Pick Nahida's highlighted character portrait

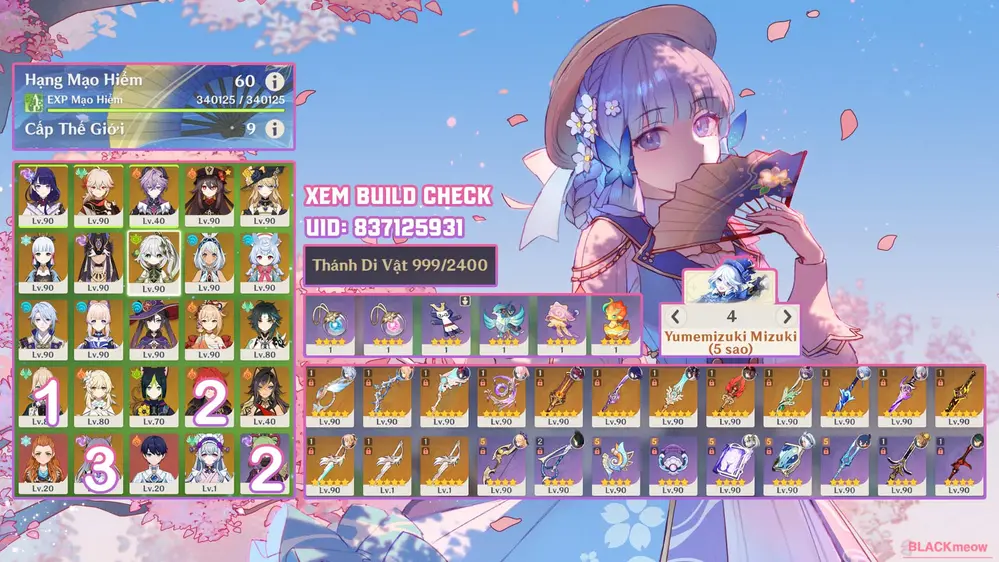pos(154,260)
